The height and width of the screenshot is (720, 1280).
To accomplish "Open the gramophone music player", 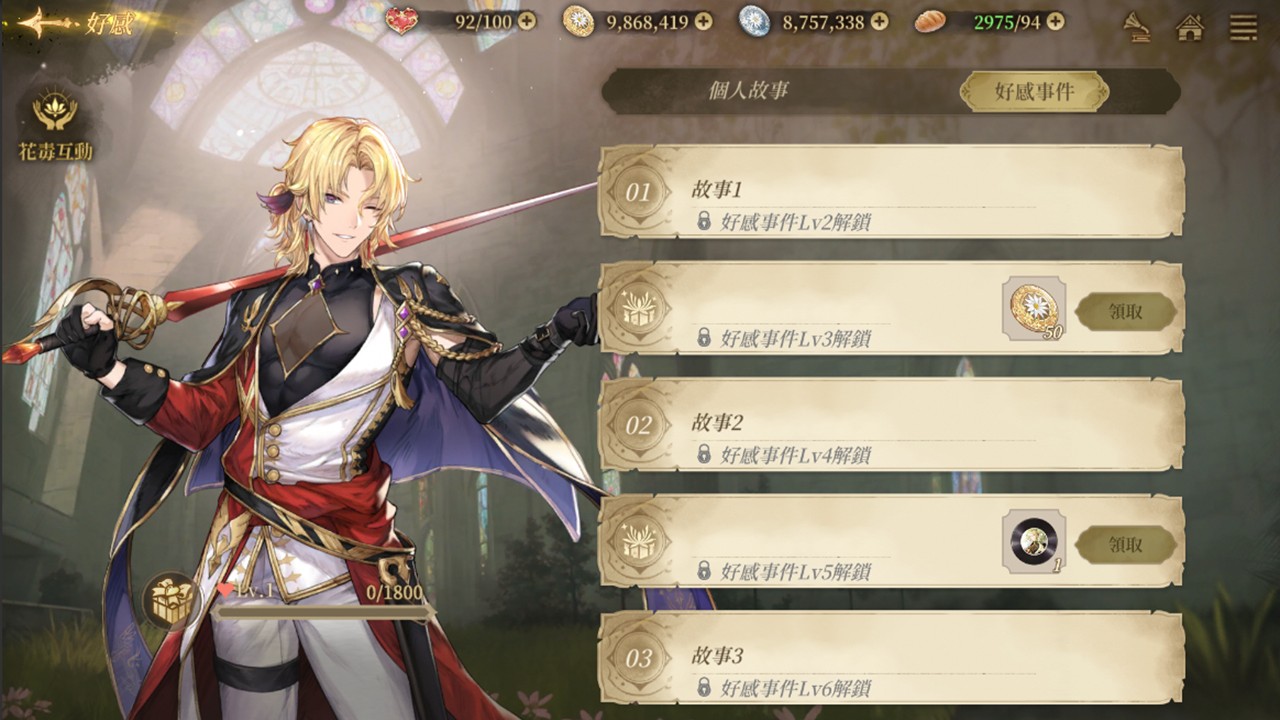I will 1136,26.
